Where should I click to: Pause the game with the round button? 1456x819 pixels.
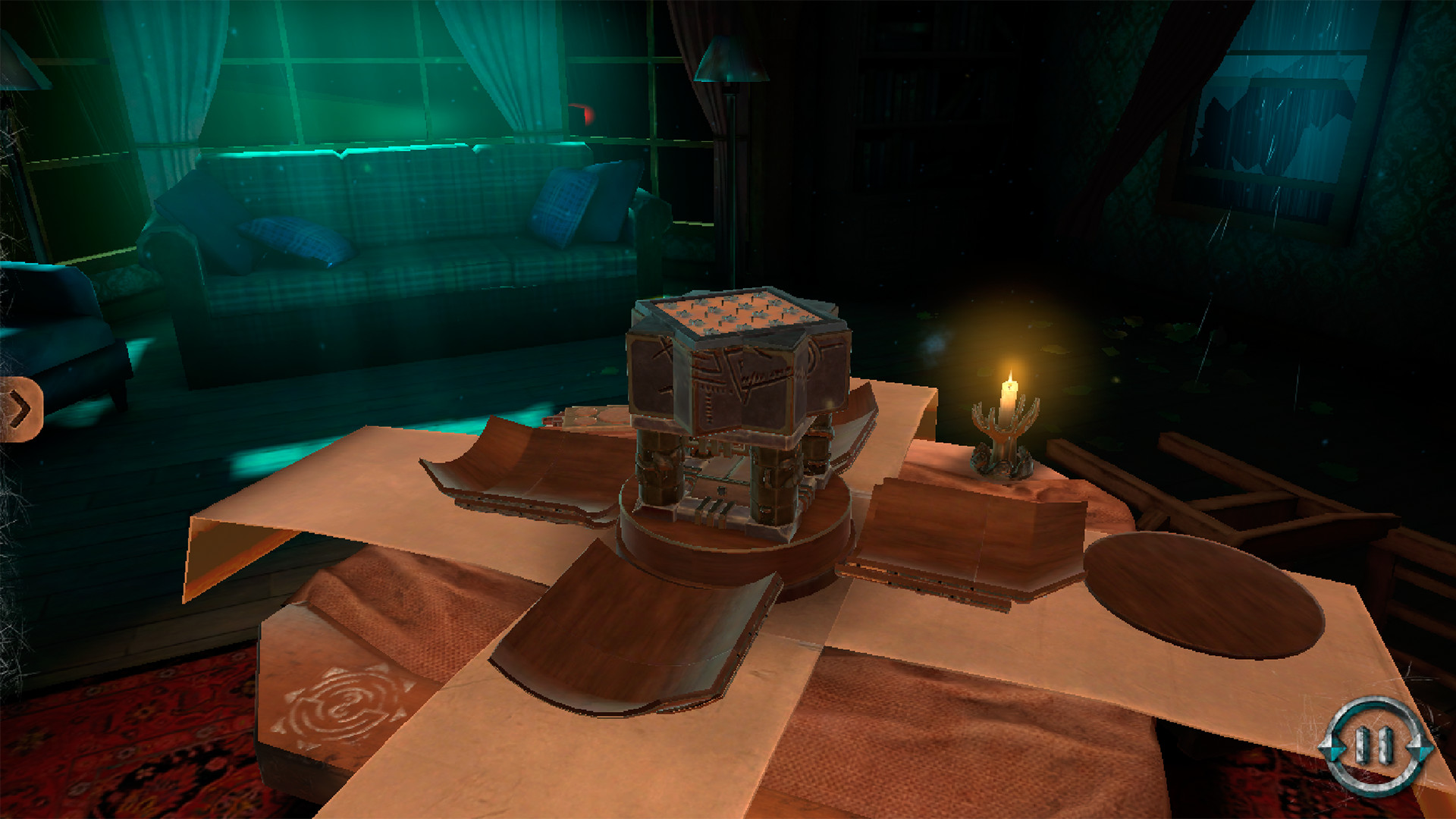(1376, 746)
